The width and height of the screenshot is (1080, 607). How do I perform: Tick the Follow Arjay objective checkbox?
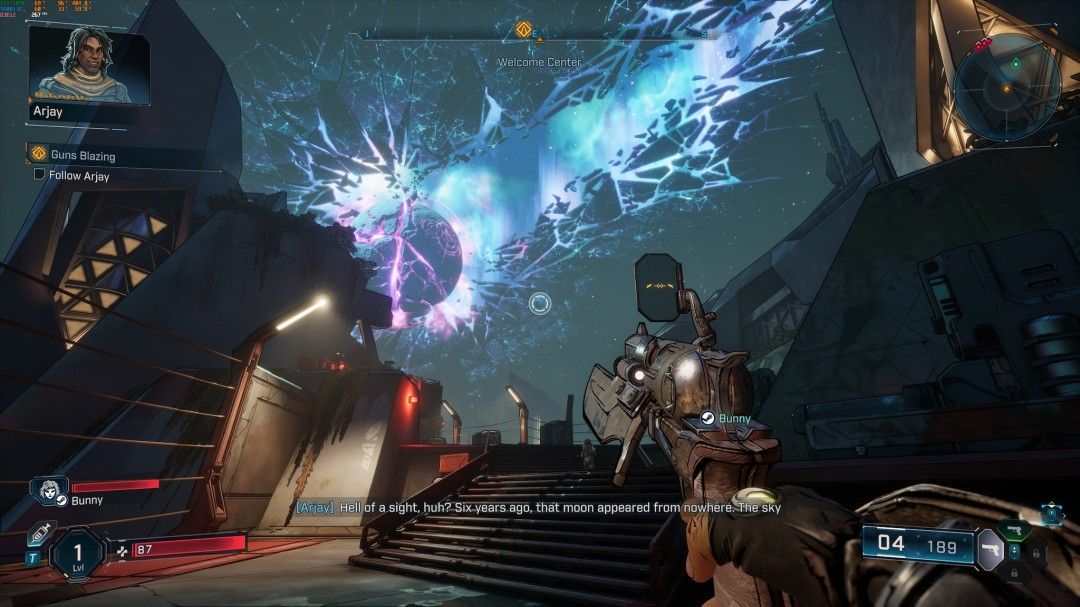point(39,175)
